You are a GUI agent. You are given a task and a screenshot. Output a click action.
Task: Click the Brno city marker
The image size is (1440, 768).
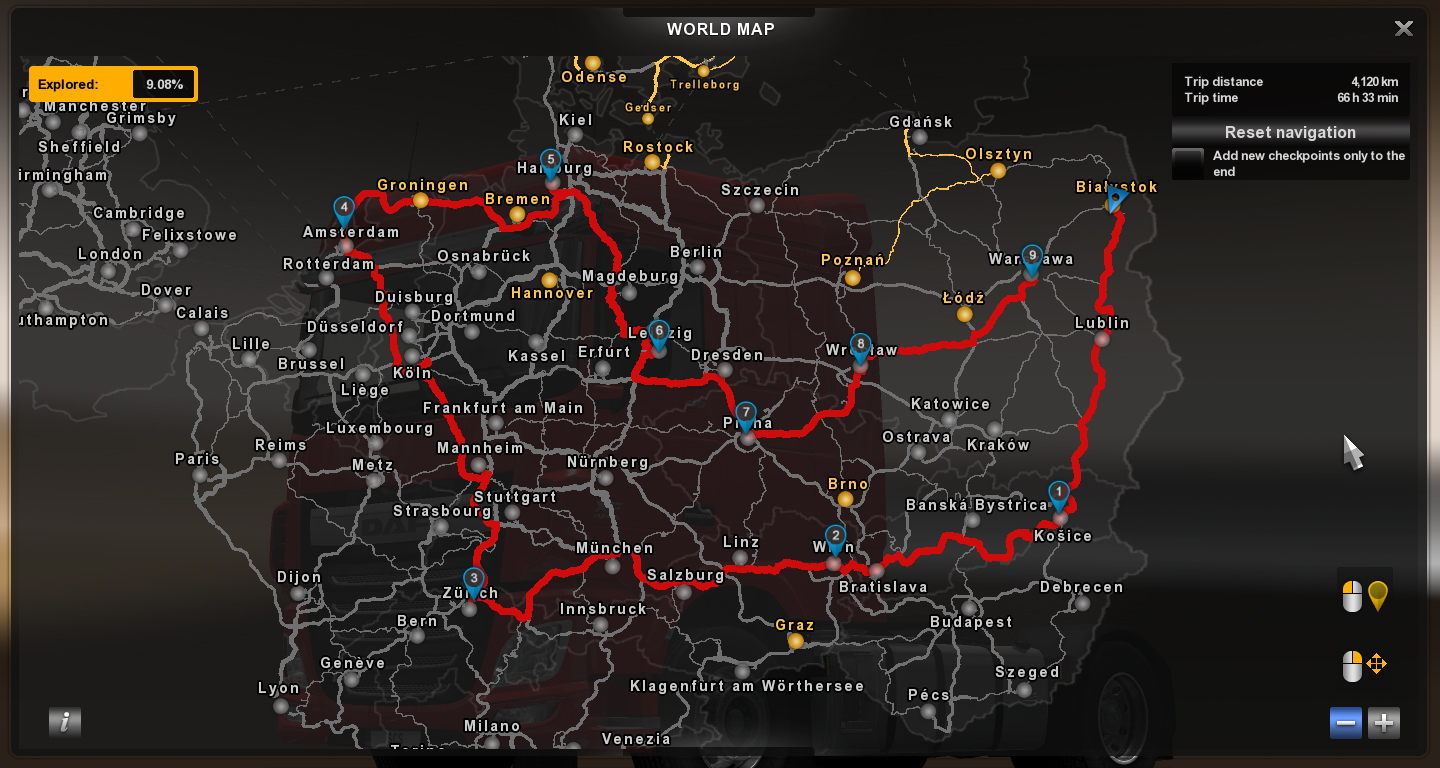[x=846, y=498]
